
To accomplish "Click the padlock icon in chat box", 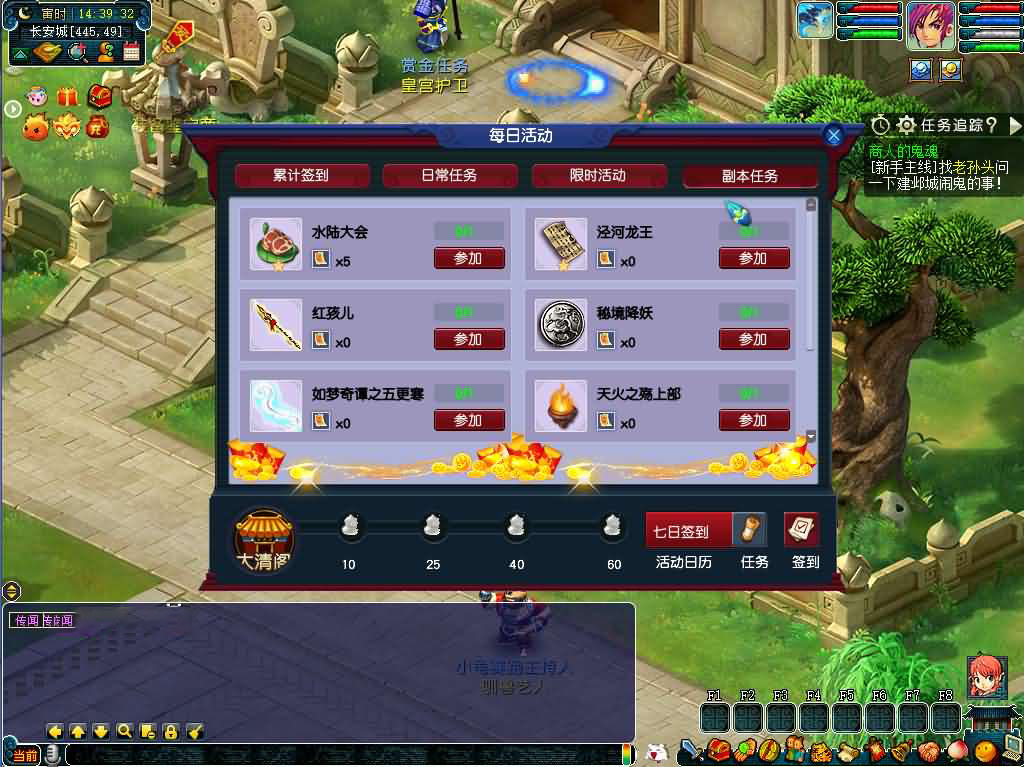I will [171, 731].
